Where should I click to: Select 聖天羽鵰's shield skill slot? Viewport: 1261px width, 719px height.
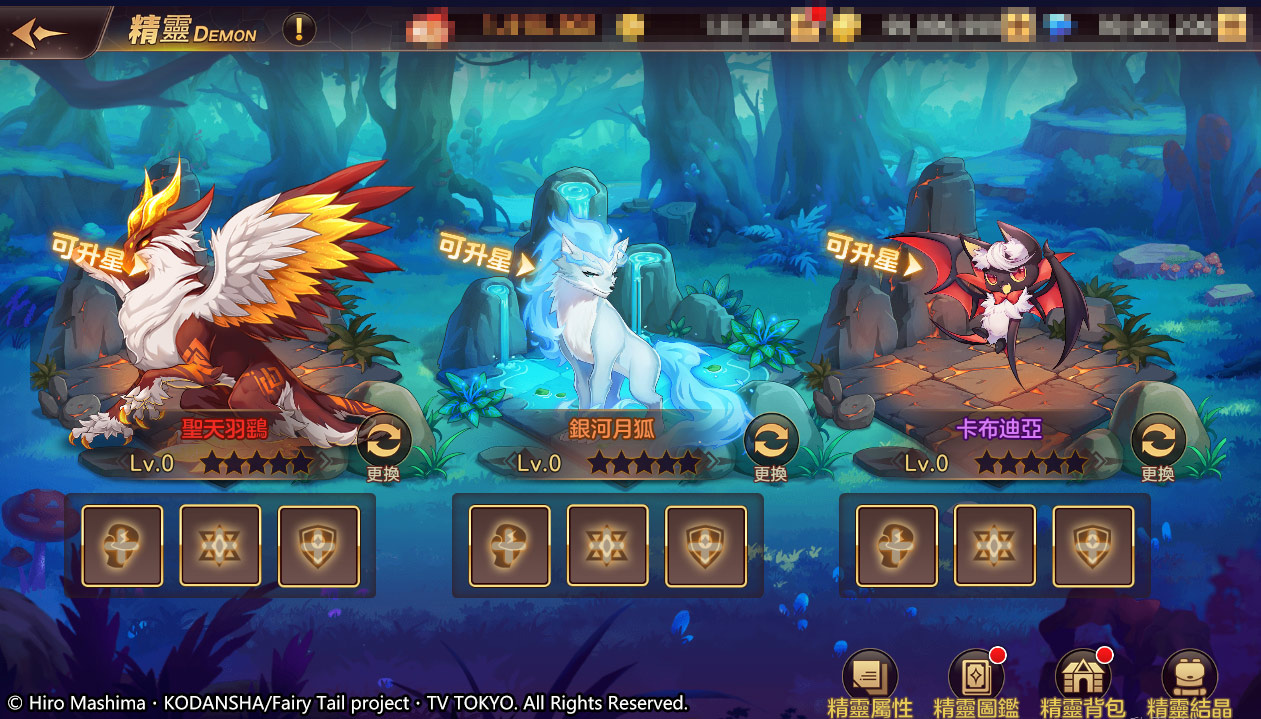[x=319, y=545]
